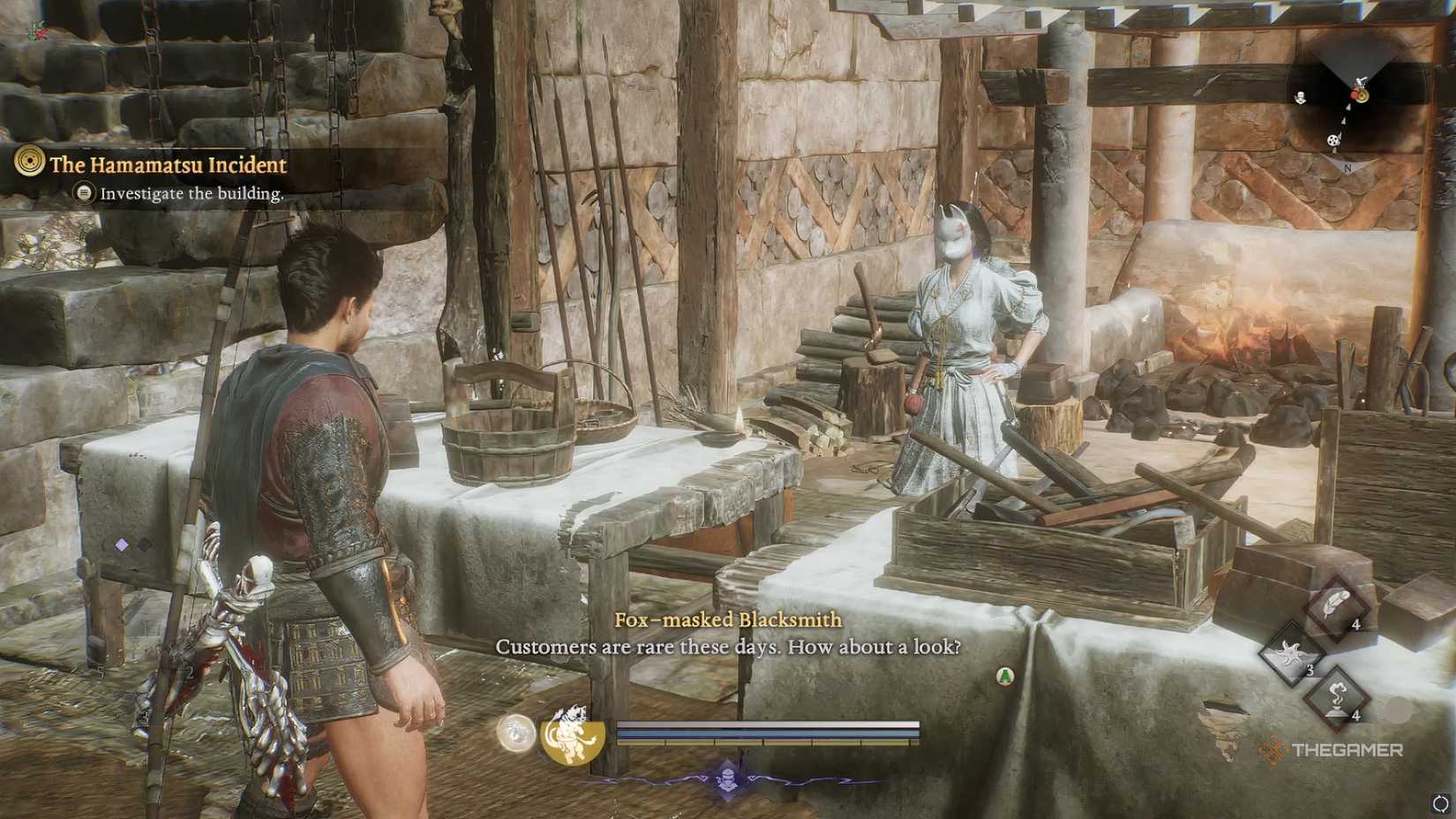
Task: Click the Investigate the building objective text
Action: coord(192,193)
